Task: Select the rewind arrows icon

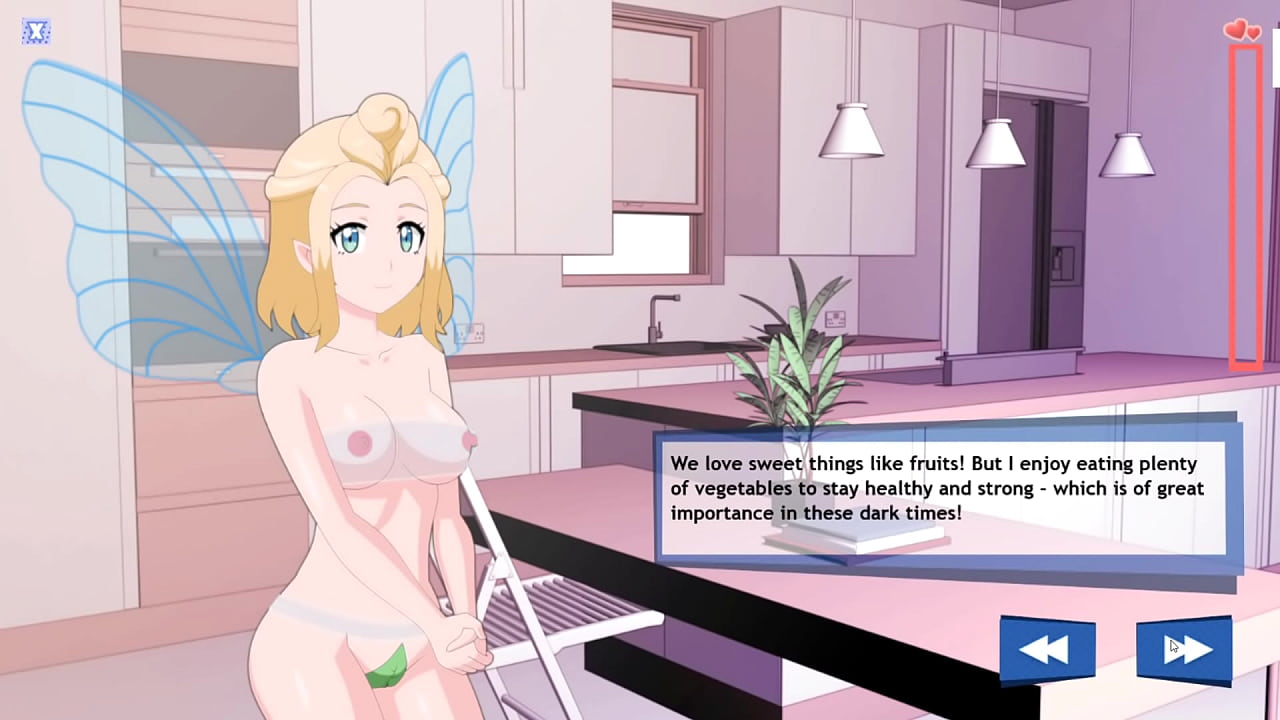Action: click(x=1046, y=648)
